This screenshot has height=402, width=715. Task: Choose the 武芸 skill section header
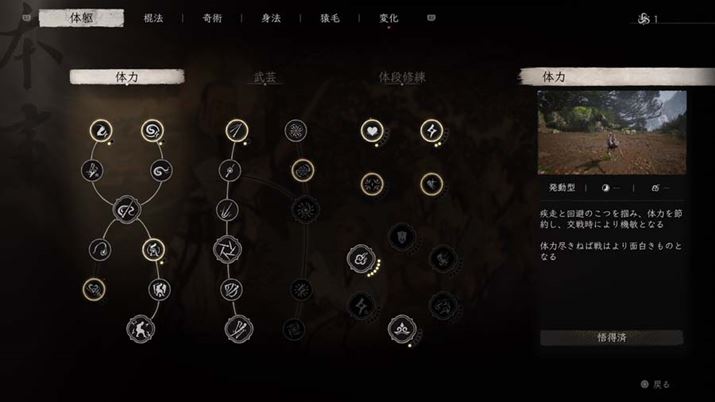[x=264, y=77]
